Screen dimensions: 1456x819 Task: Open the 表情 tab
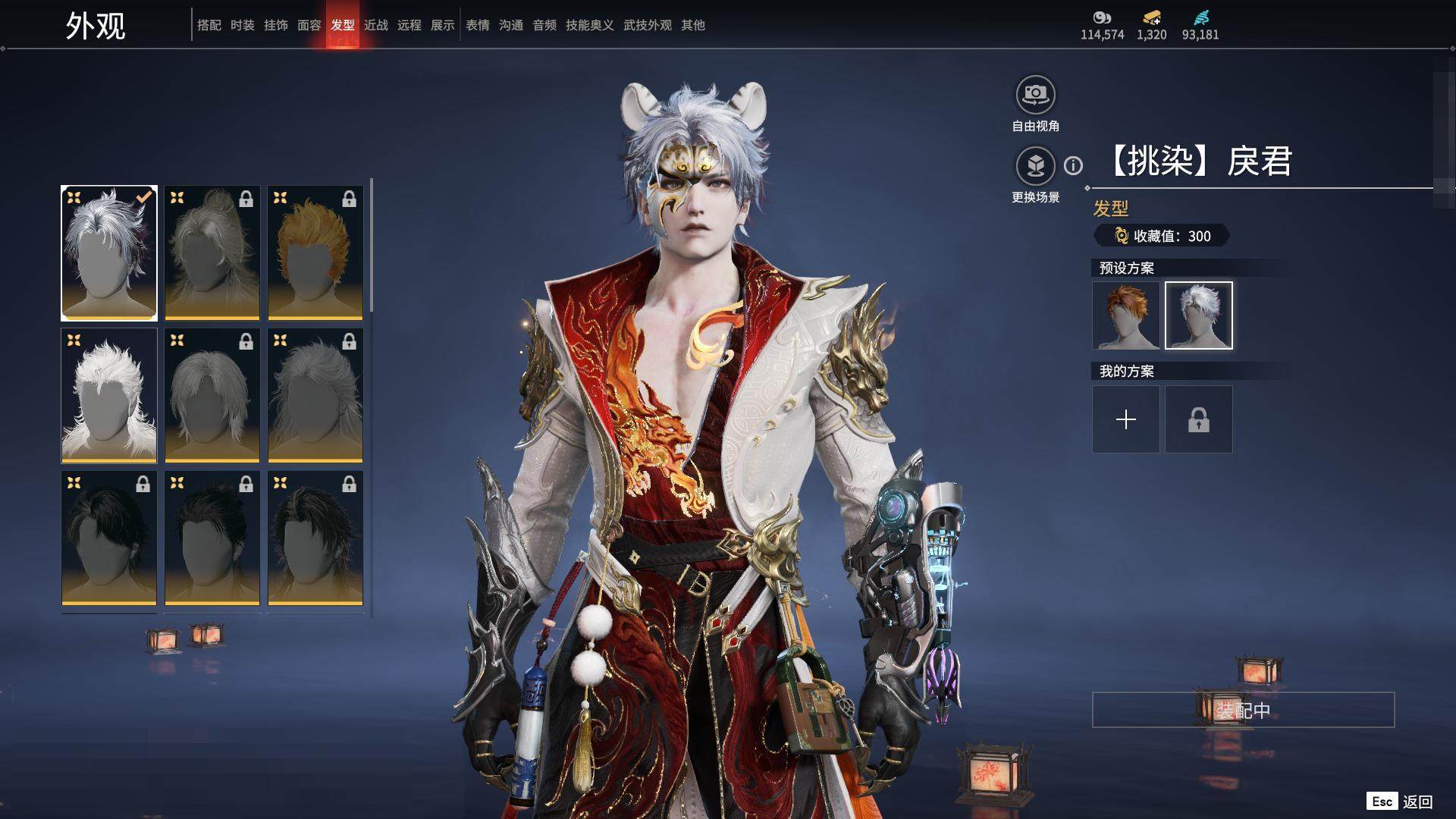[x=478, y=25]
